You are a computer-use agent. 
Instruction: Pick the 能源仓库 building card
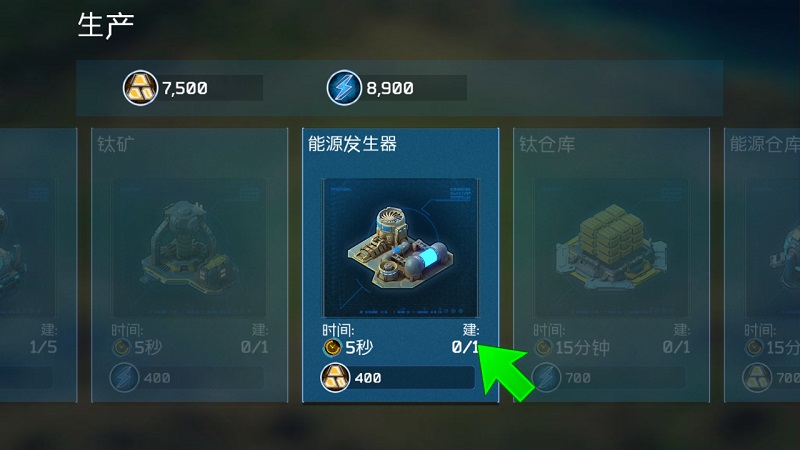pos(764,265)
